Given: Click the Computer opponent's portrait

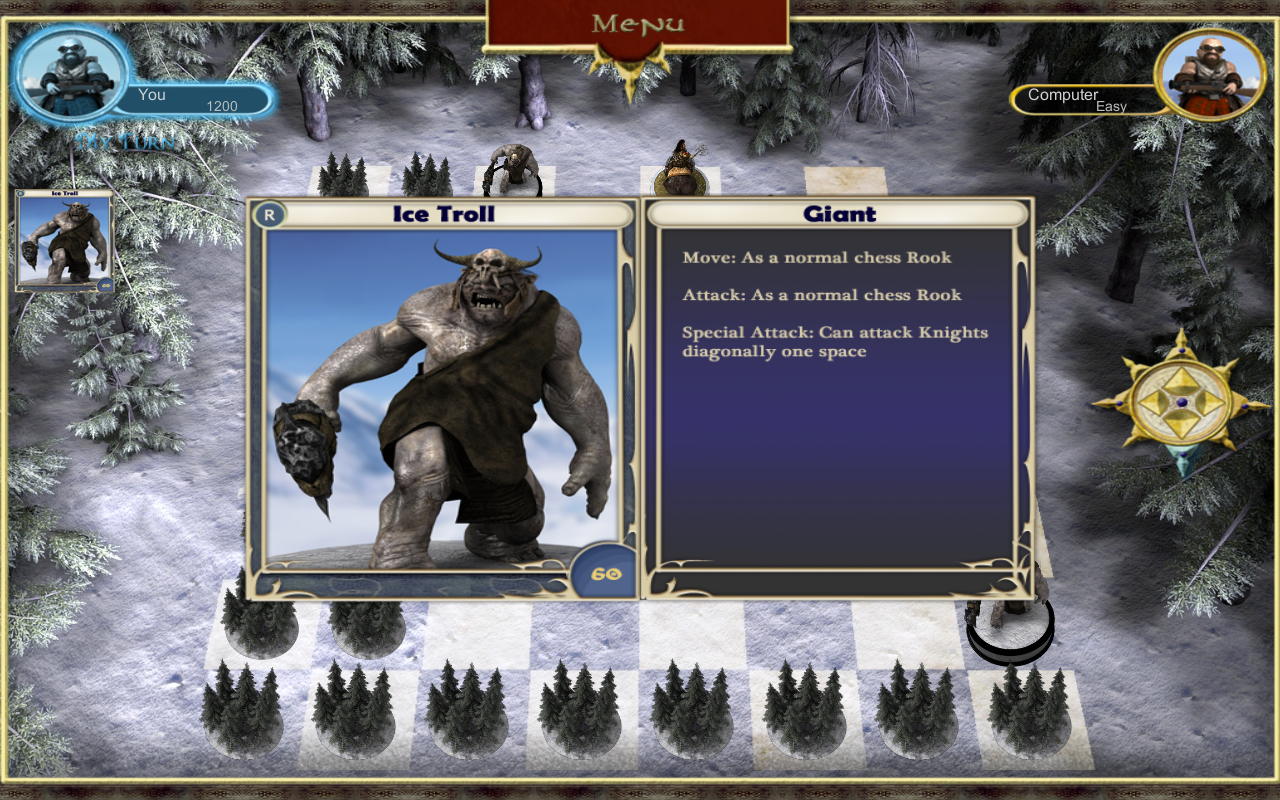Looking at the screenshot, I should (1211, 75).
